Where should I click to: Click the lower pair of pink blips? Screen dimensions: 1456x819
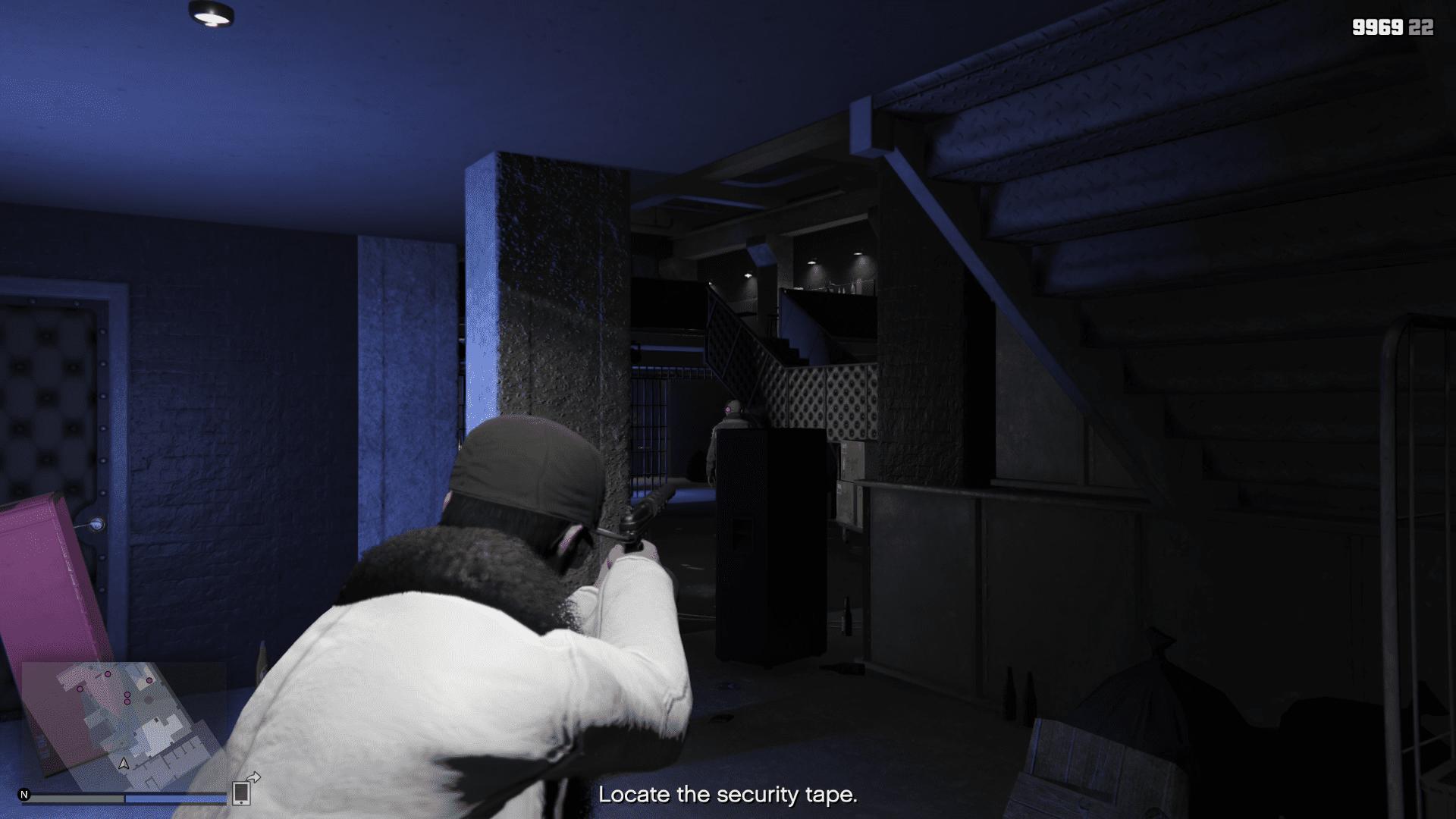127,699
